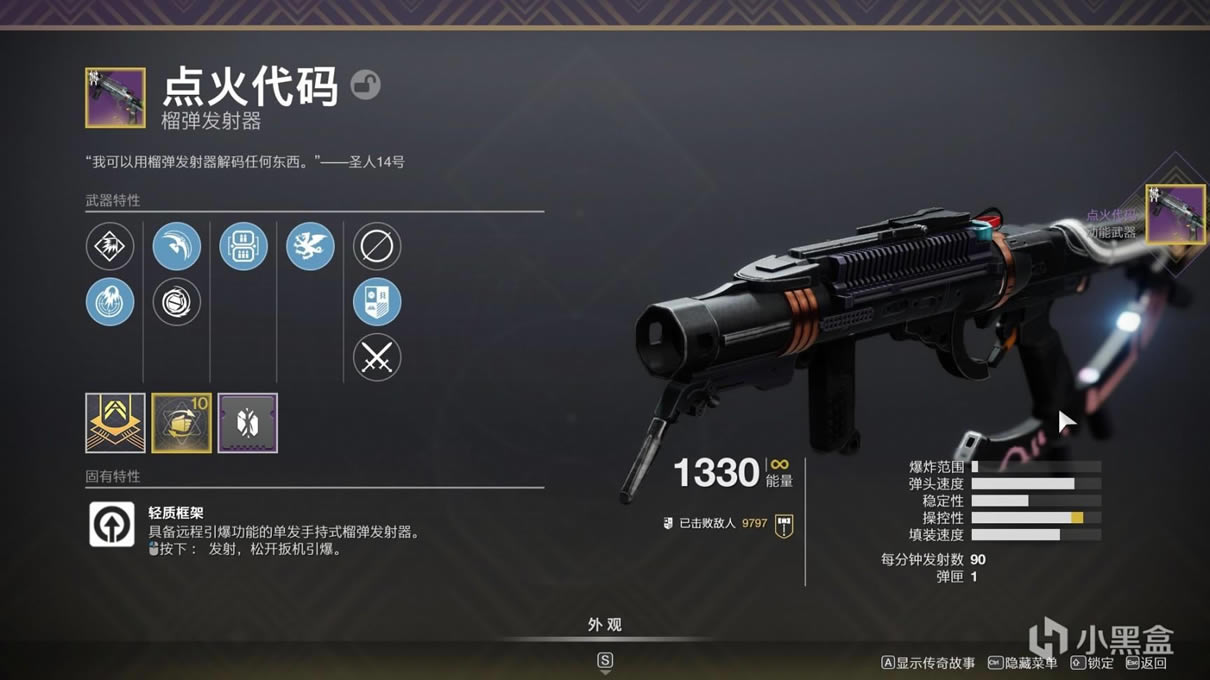Switch to the crossed swords Crucible tracker
Image resolution: width=1210 pixels, height=680 pixels.
377,357
